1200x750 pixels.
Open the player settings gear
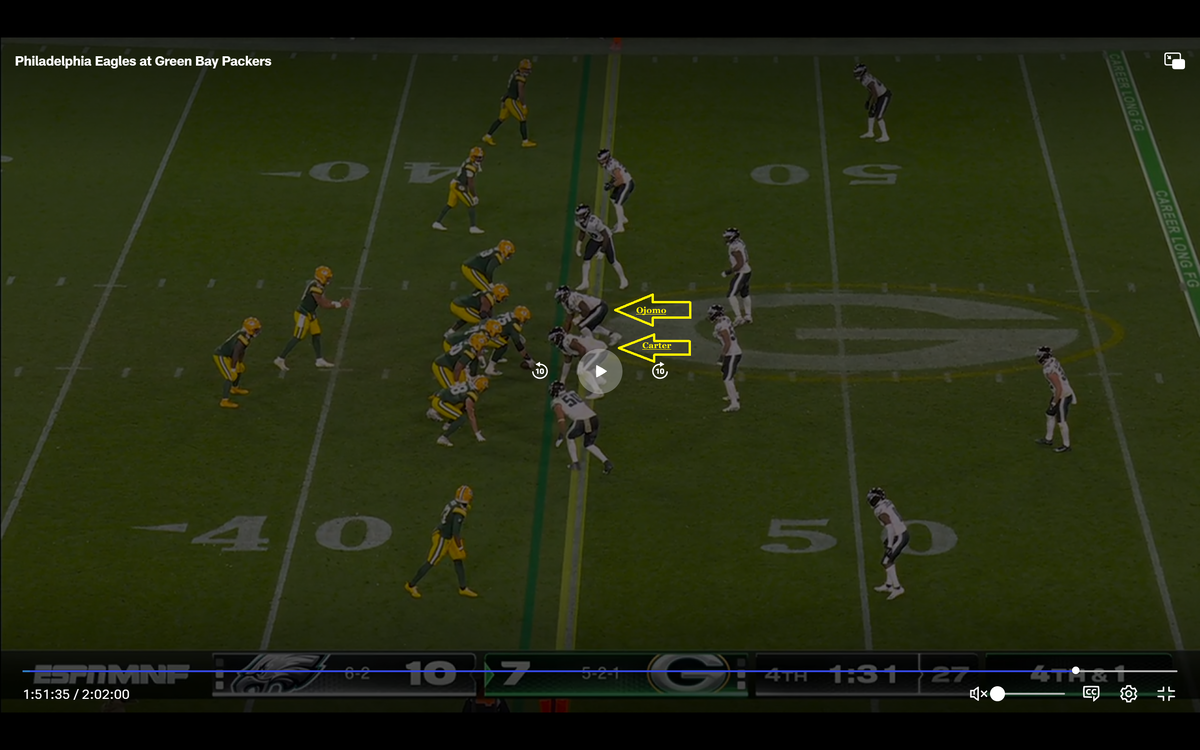pyautogui.click(x=1128, y=694)
